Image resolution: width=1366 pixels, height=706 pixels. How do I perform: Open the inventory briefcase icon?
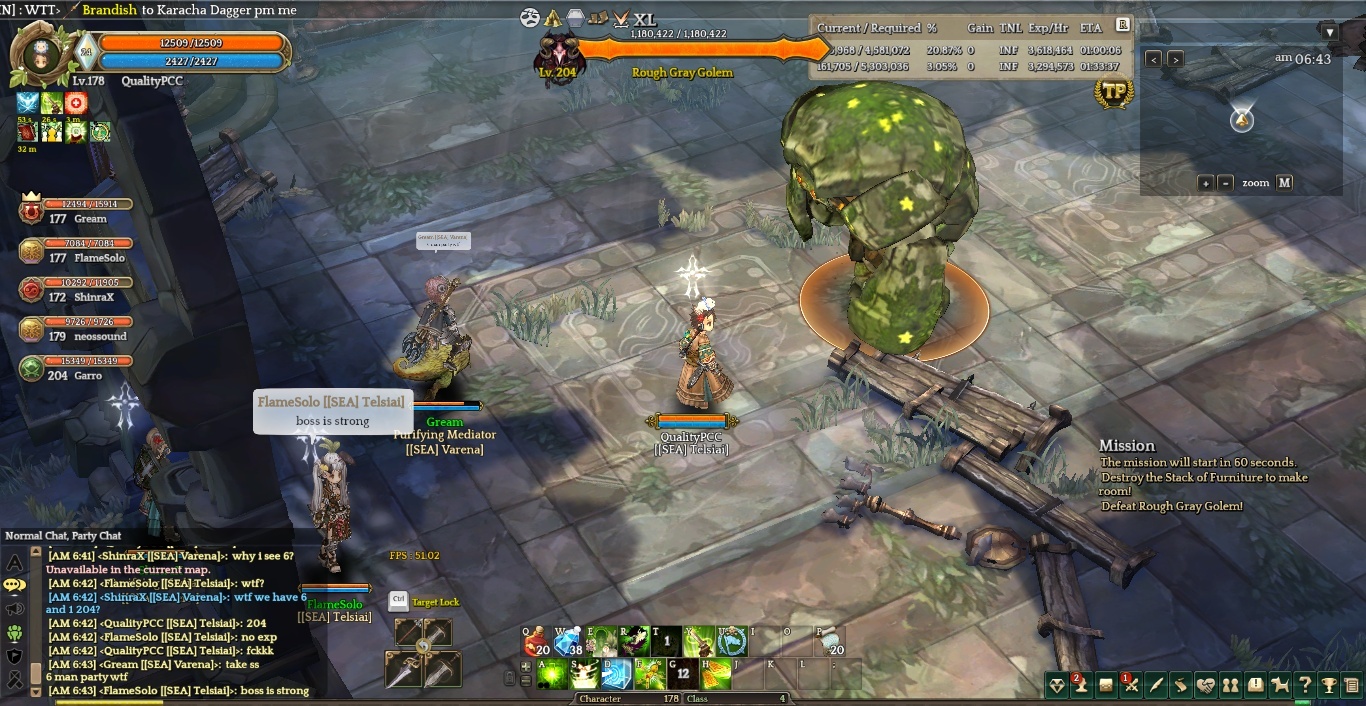coord(1106,685)
